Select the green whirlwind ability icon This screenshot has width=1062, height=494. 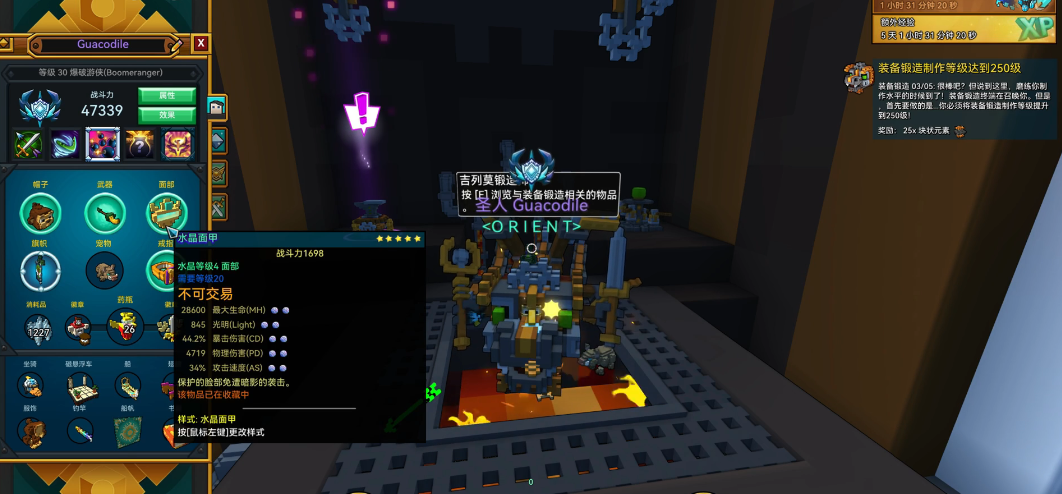65,145
